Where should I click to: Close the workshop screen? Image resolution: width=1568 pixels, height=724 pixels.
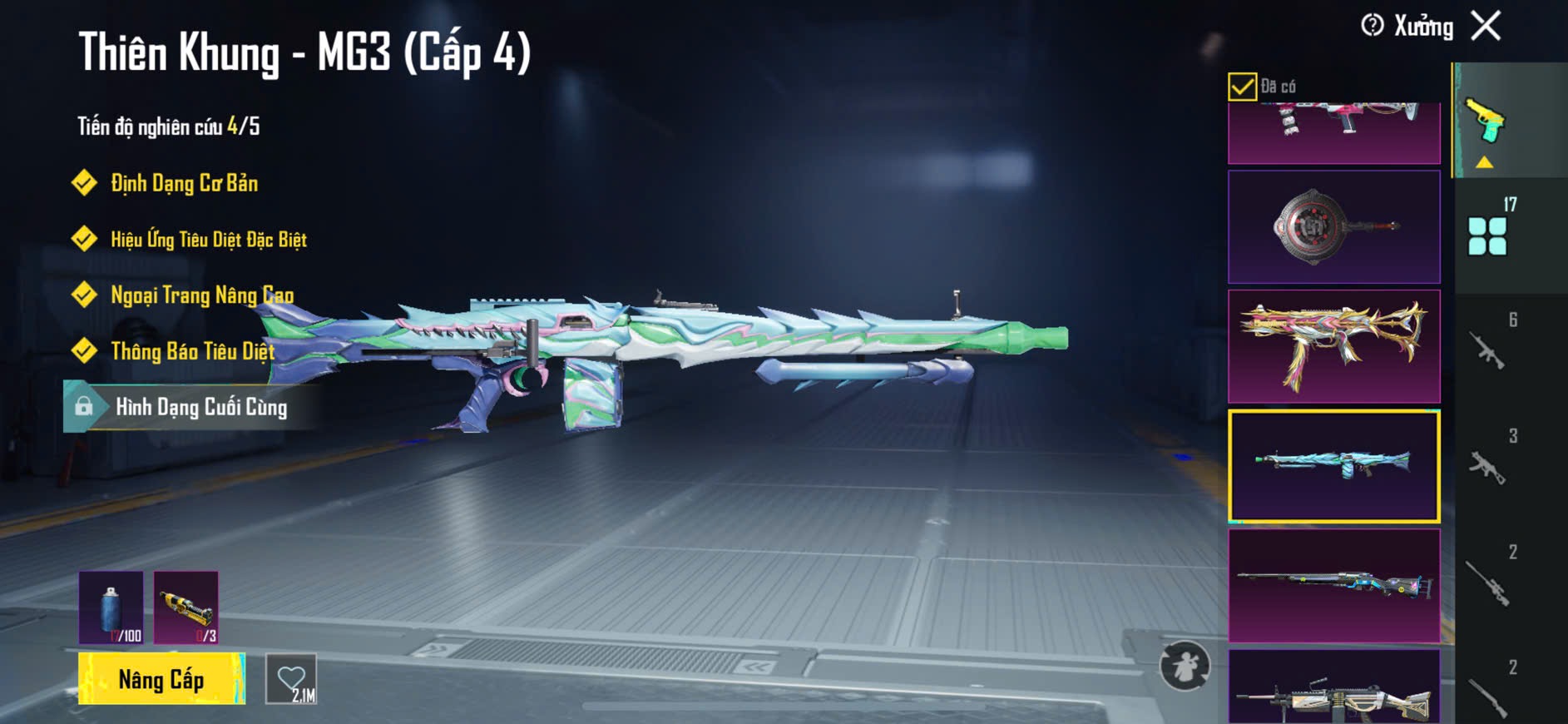coord(1486,26)
